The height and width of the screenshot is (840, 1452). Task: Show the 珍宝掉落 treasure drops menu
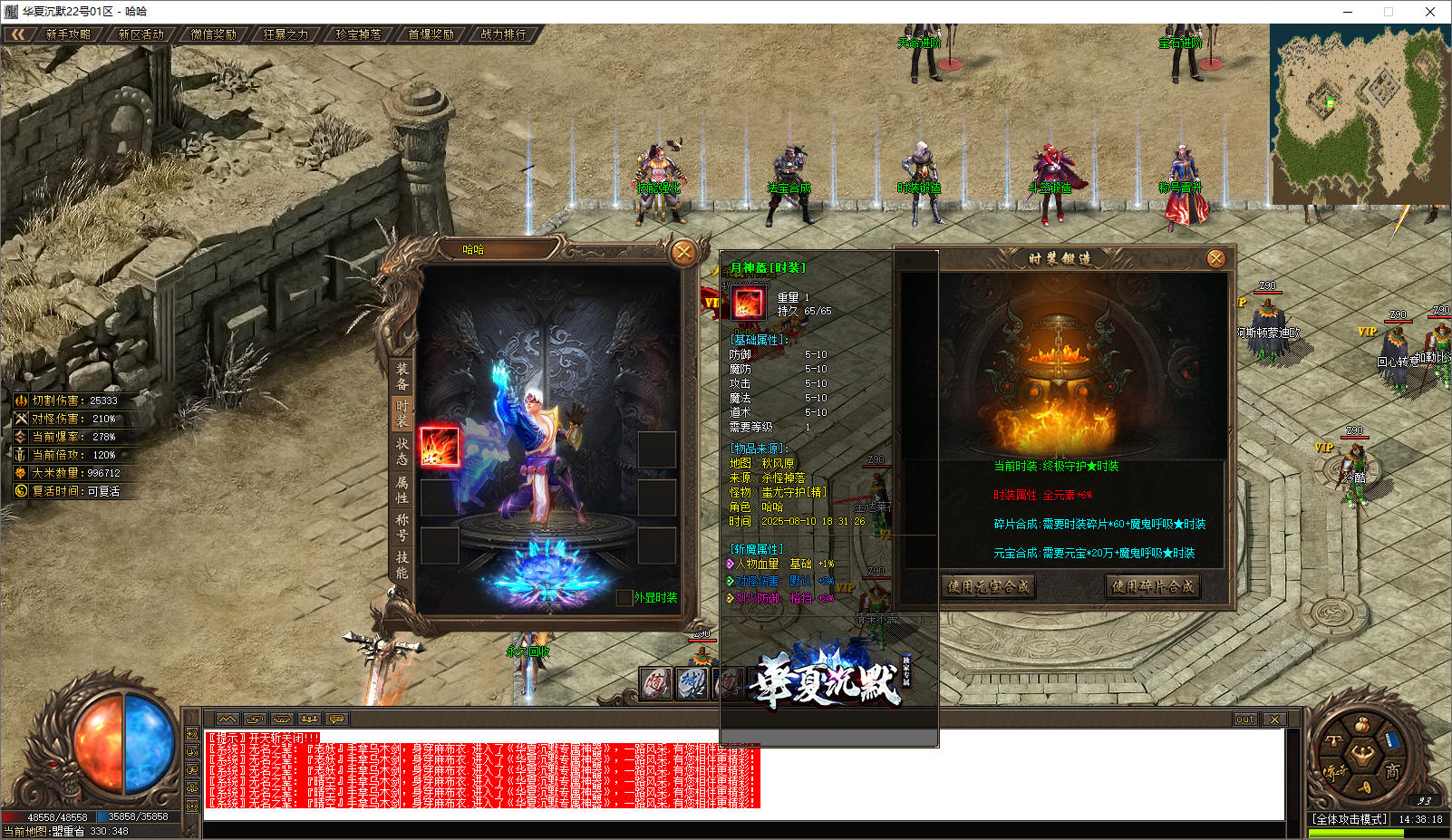click(x=358, y=34)
